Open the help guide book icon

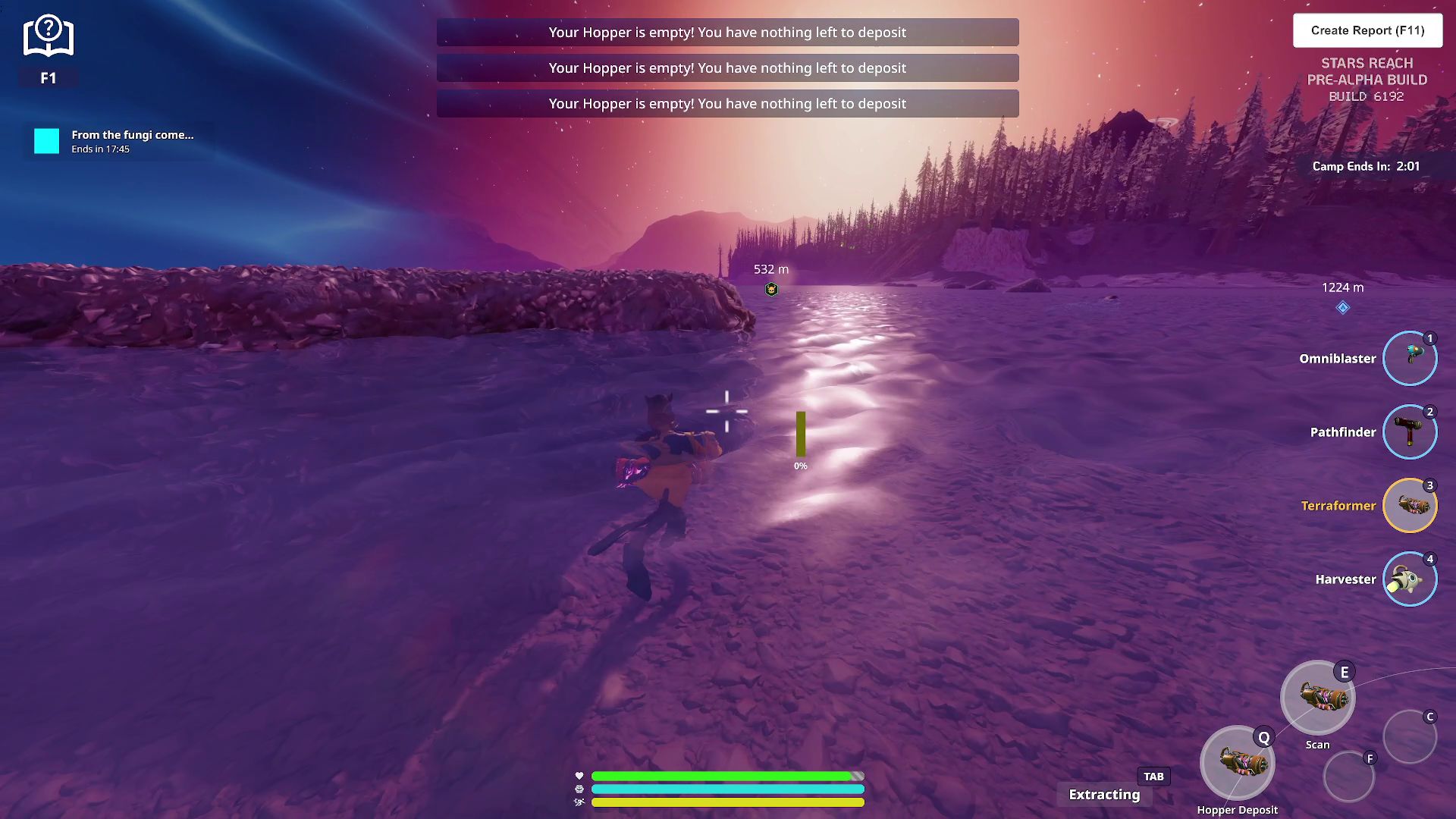tap(48, 36)
